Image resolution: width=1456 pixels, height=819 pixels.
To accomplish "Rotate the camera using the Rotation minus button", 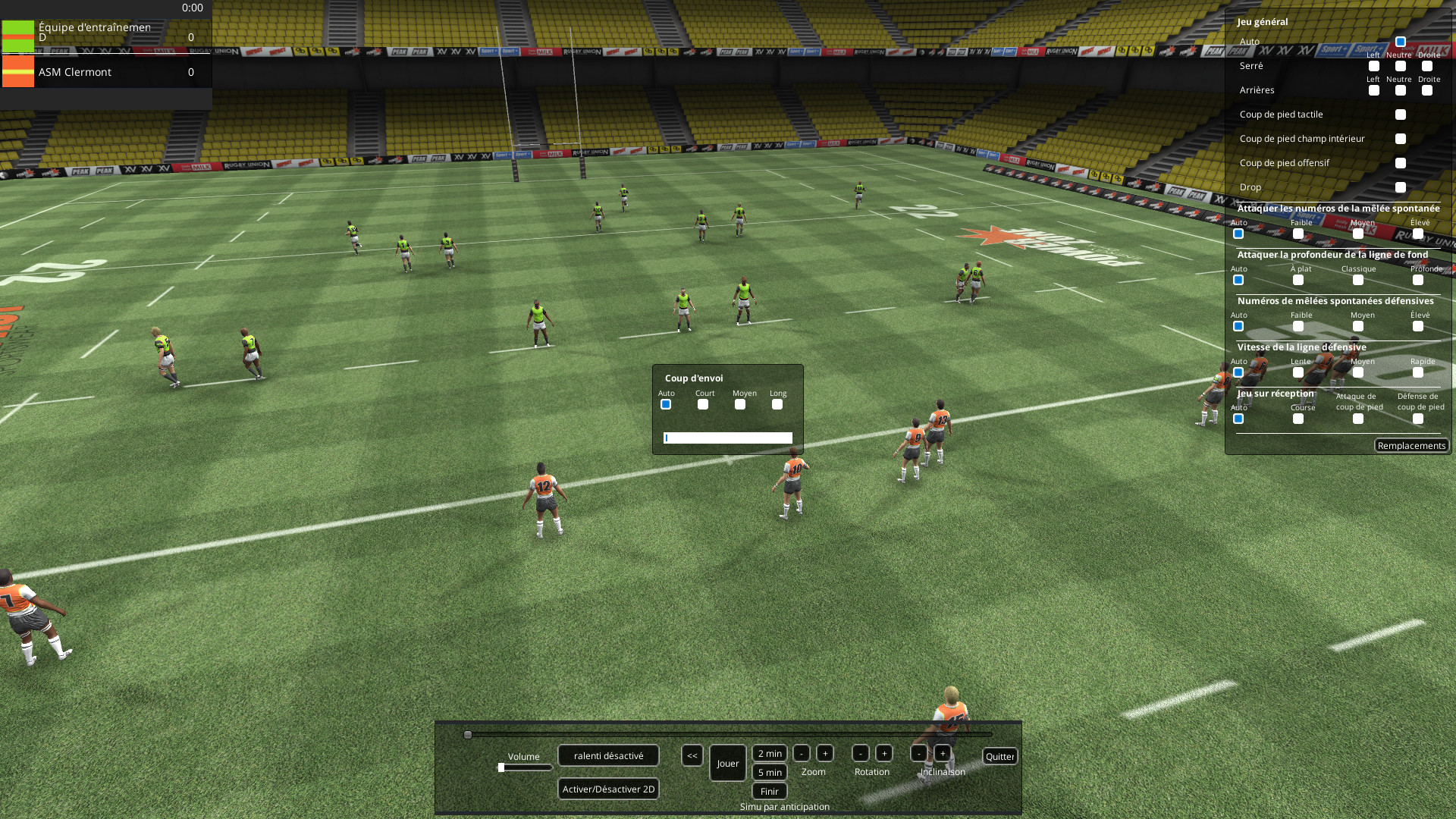I will tap(860, 754).
